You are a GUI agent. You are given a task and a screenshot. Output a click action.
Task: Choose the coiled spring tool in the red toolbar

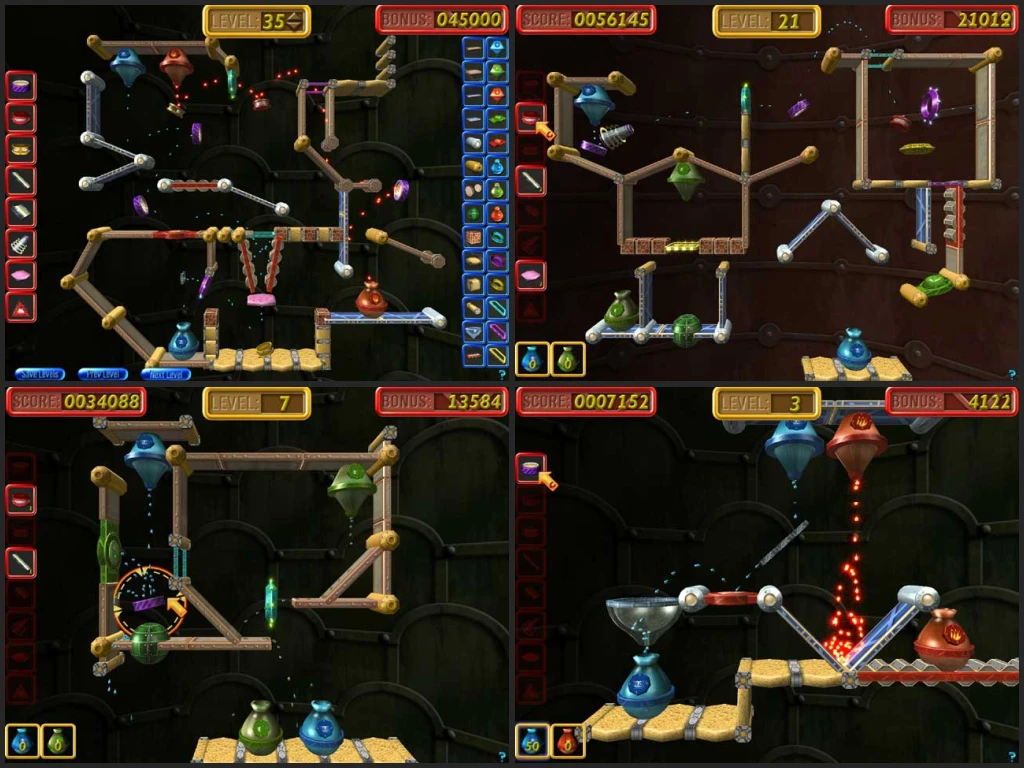tap(21, 243)
